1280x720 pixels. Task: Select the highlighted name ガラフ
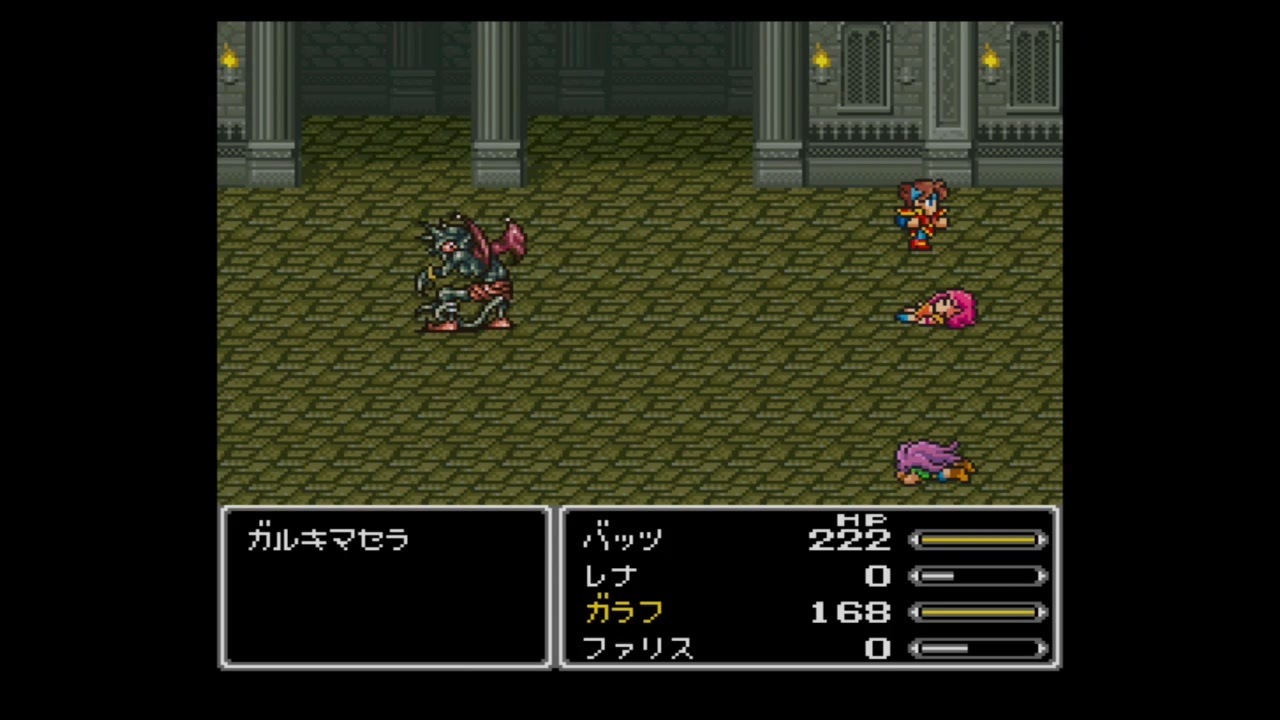click(x=624, y=612)
